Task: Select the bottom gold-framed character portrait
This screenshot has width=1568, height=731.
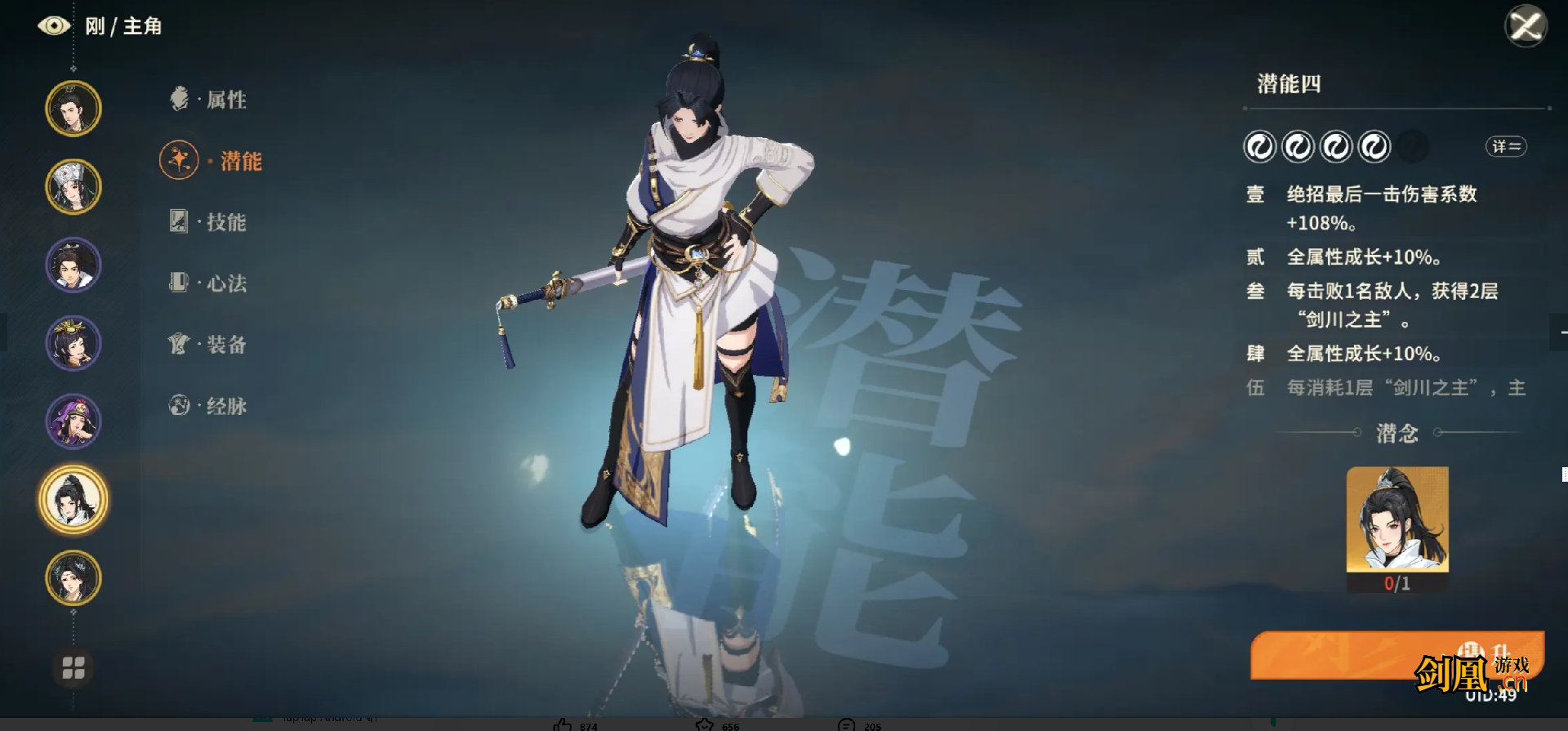Action: (73, 577)
